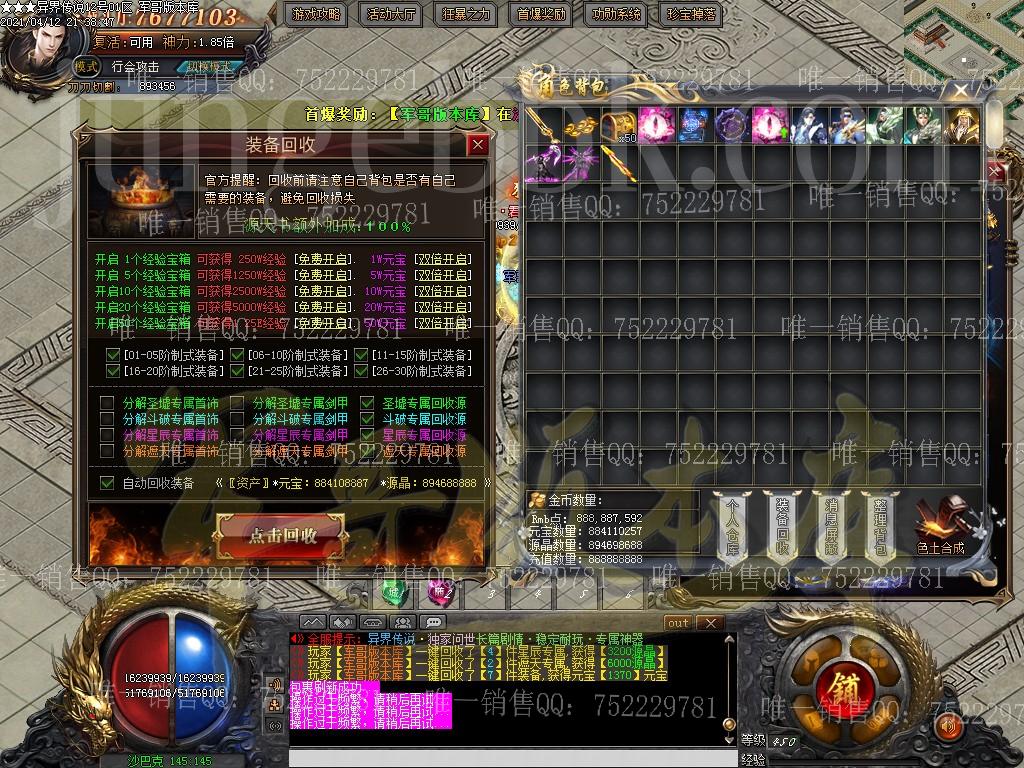Uncheck the 01-05阶制式装备 checkbox
1024x768 pixels.
113,355
